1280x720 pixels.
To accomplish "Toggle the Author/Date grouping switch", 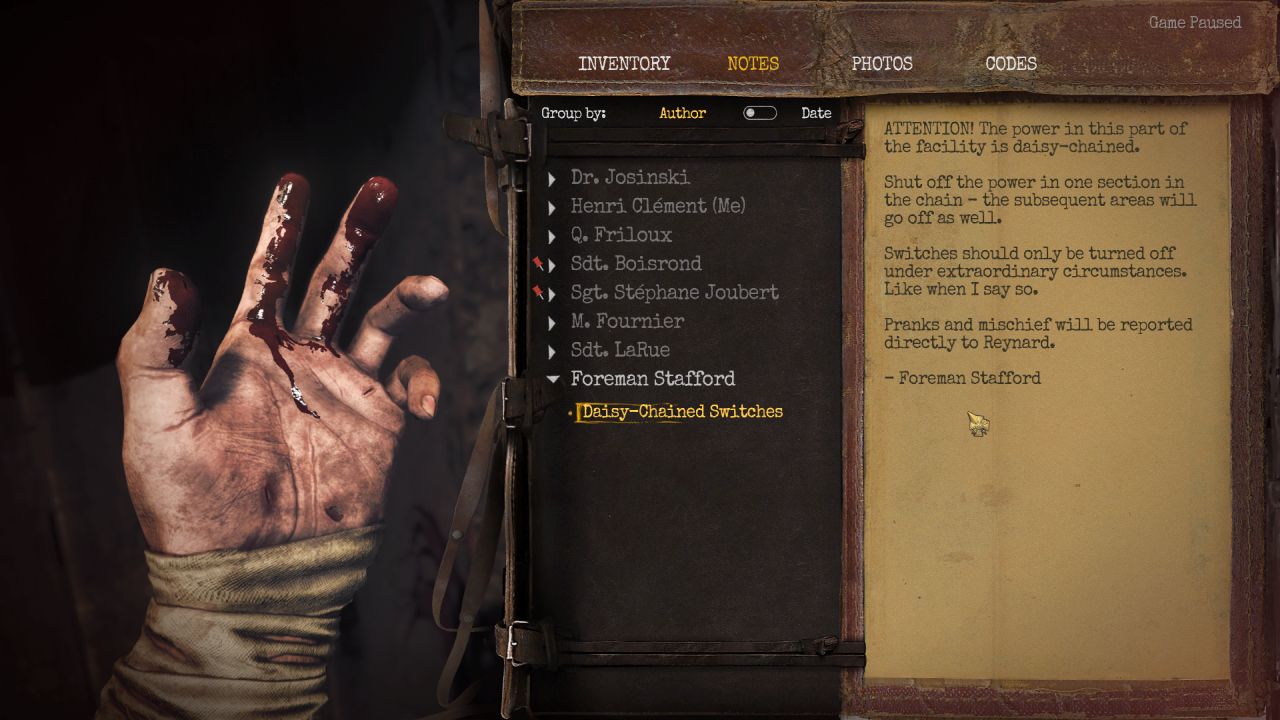I will tap(760, 113).
